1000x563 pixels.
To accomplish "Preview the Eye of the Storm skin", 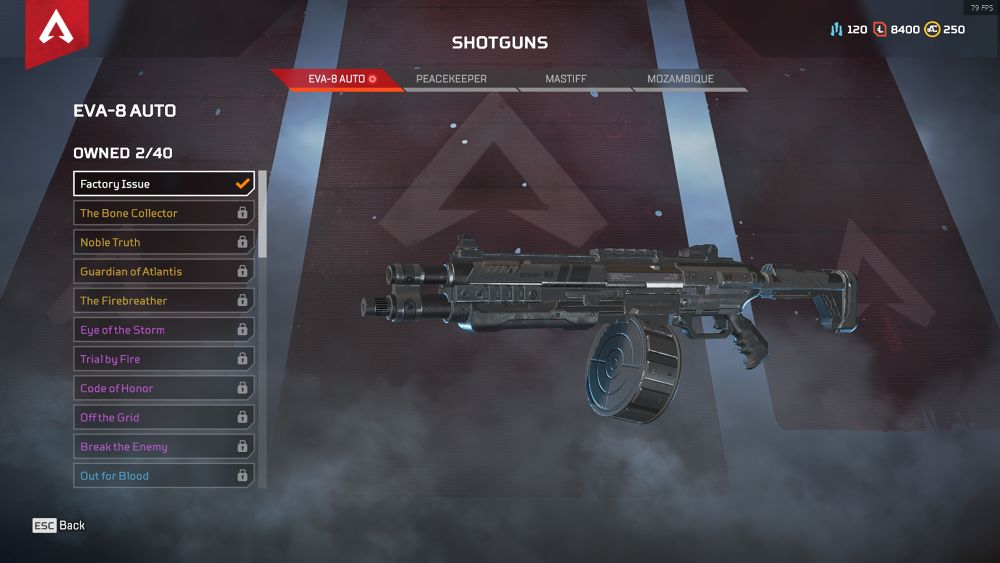I will [x=164, y=330].
